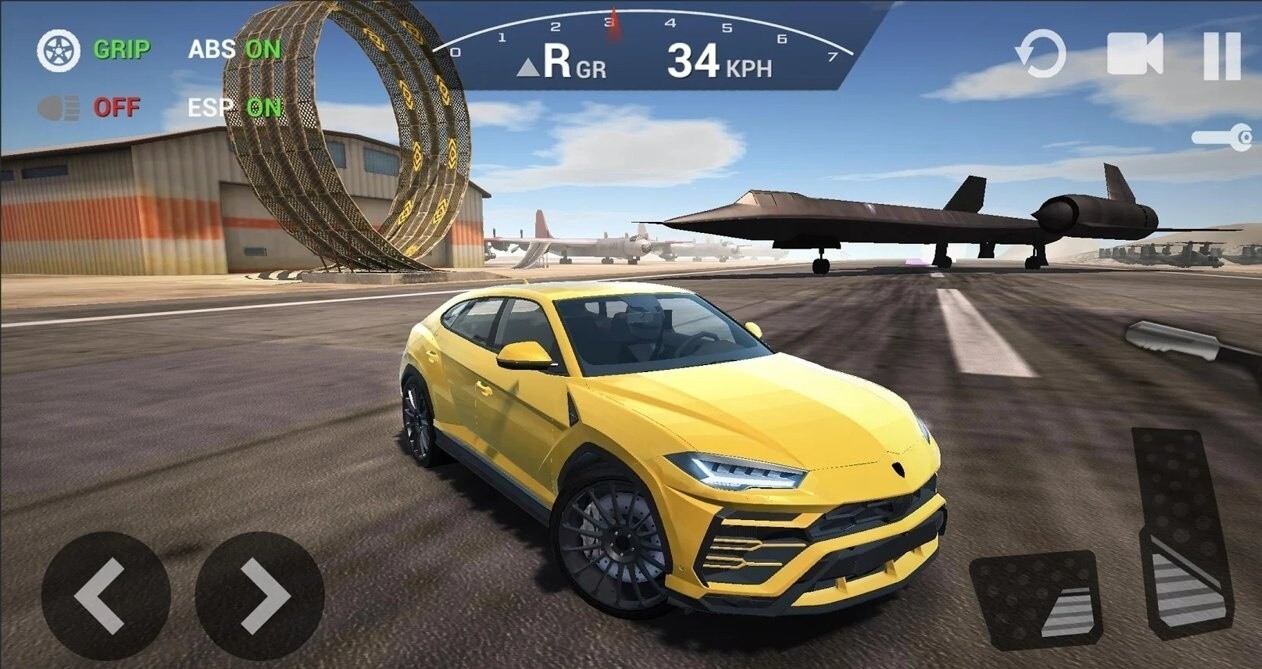The image size is (1262, 669).
Task: Change gear using the R gear indicator
Action: (x=562, y=63)
